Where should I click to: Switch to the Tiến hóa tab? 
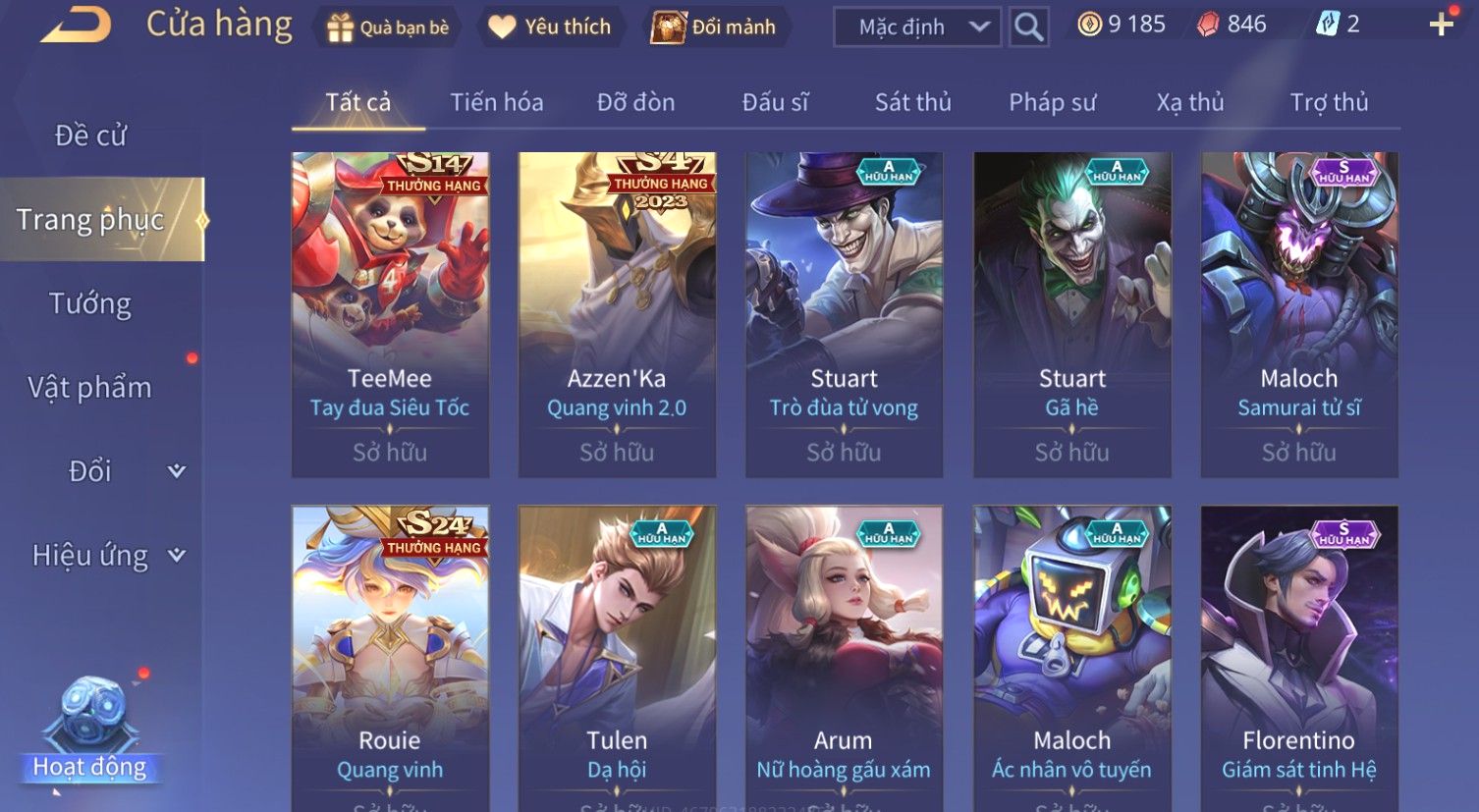[496, 102]
